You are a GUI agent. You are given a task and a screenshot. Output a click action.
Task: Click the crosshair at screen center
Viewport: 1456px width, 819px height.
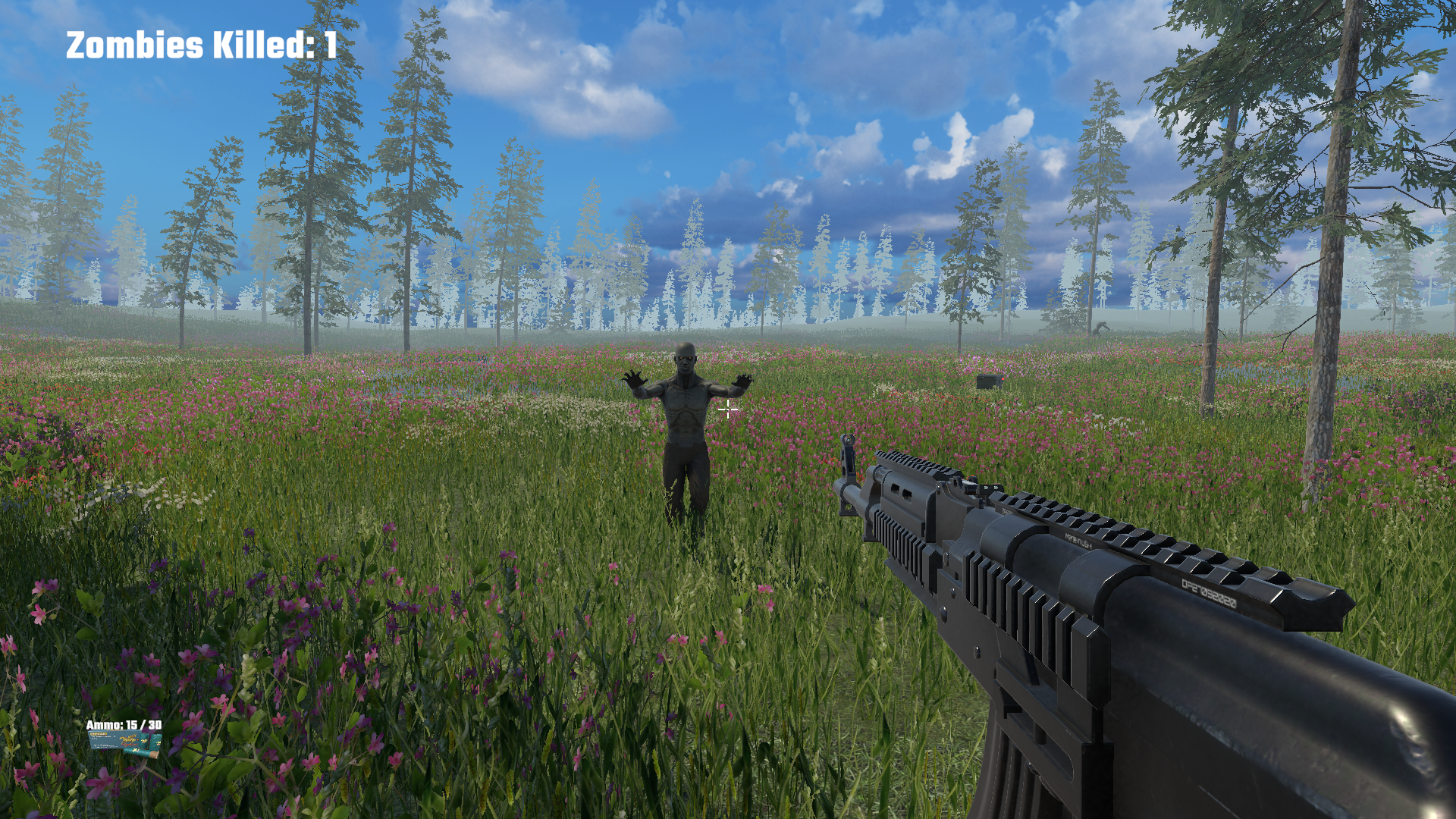click(x=728, y=409)
